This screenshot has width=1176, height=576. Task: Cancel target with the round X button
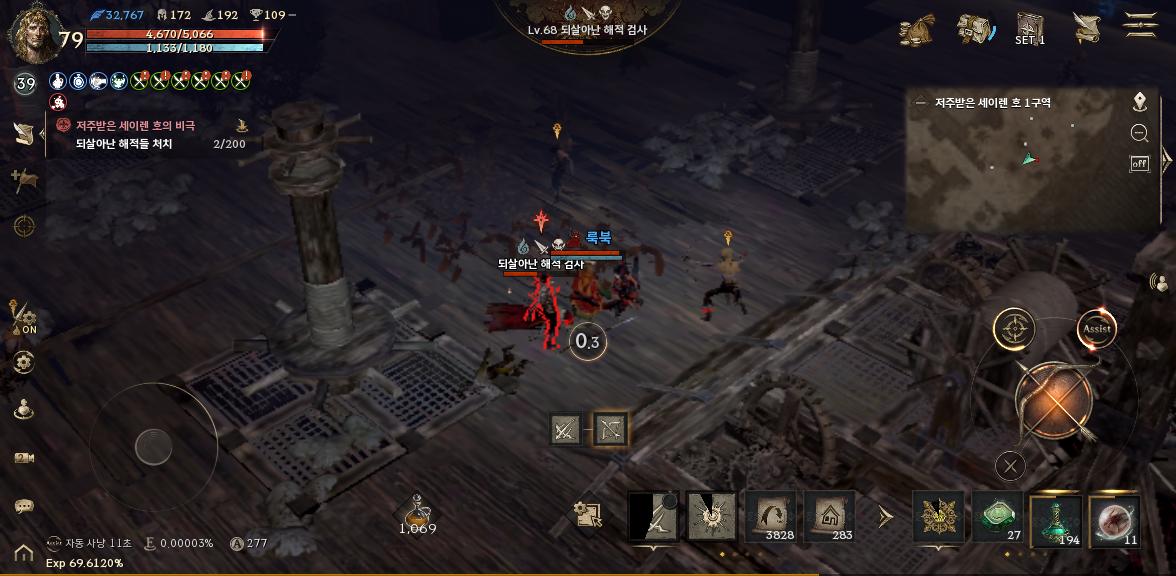1011,465
